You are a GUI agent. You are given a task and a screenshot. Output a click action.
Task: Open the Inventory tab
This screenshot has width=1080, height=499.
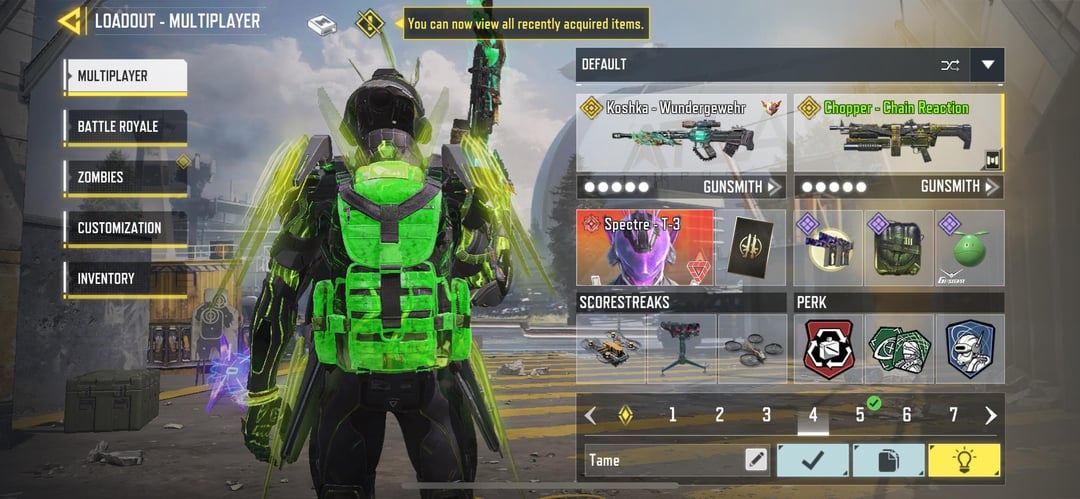click(x=126, y=279)
